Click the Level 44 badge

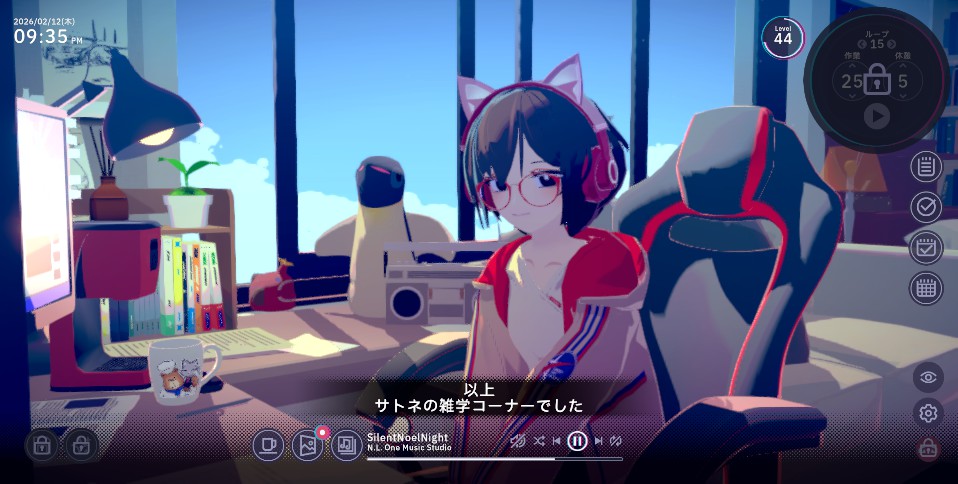click(x=782, y=38)
